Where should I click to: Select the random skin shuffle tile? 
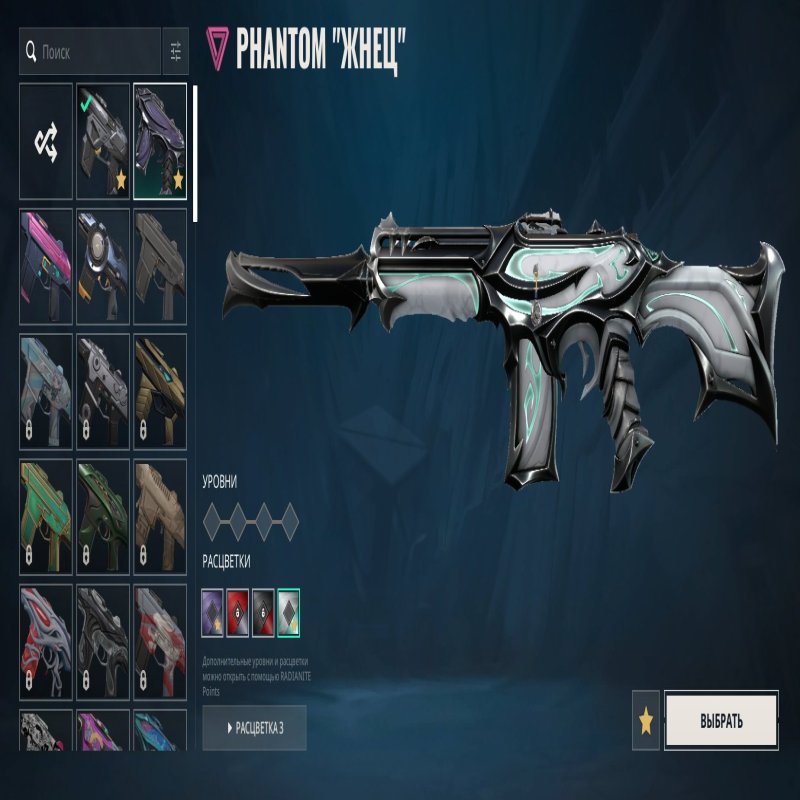coord(46,141)
